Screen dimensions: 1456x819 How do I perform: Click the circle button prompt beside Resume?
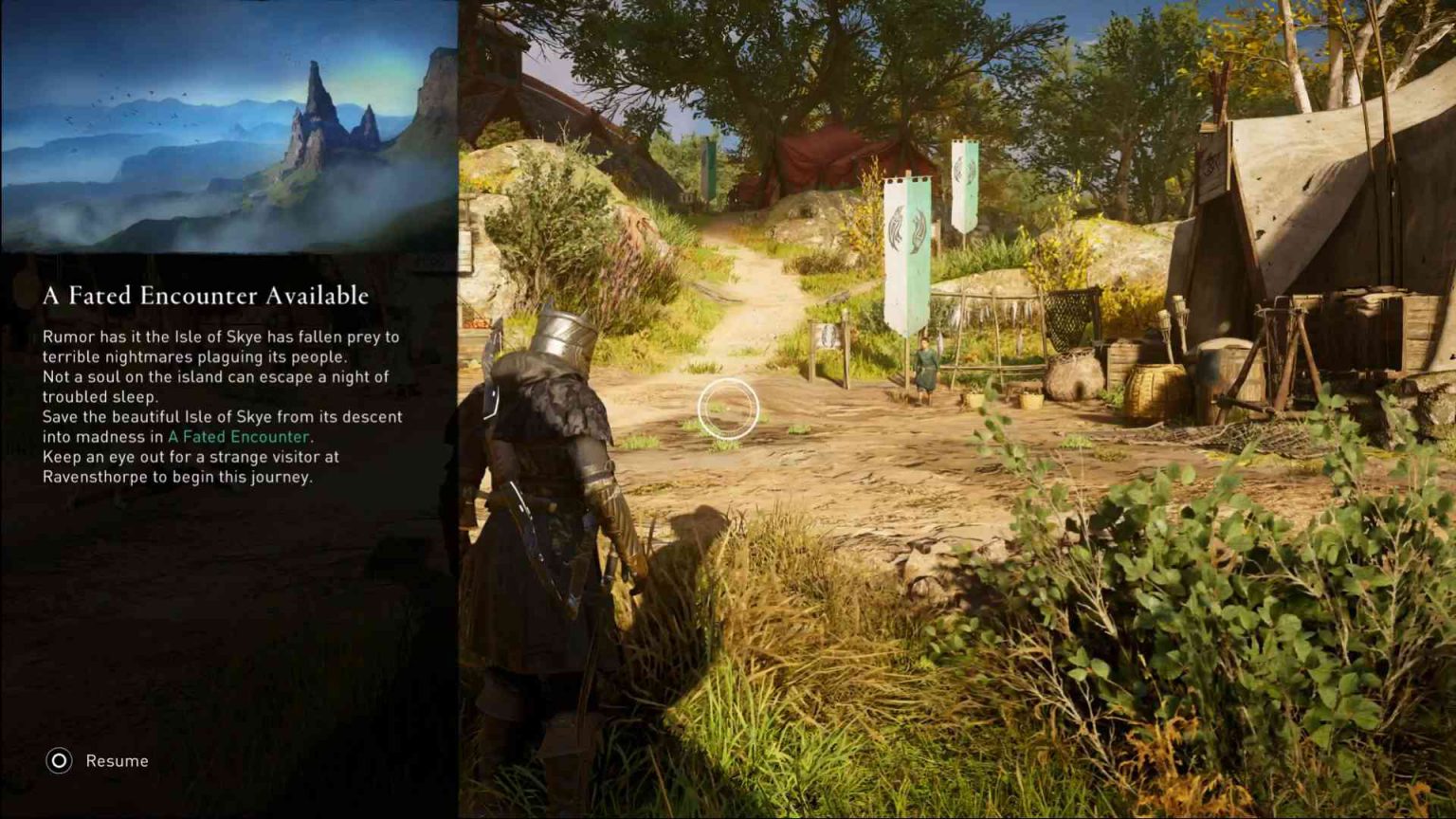[x=58, y=760]
